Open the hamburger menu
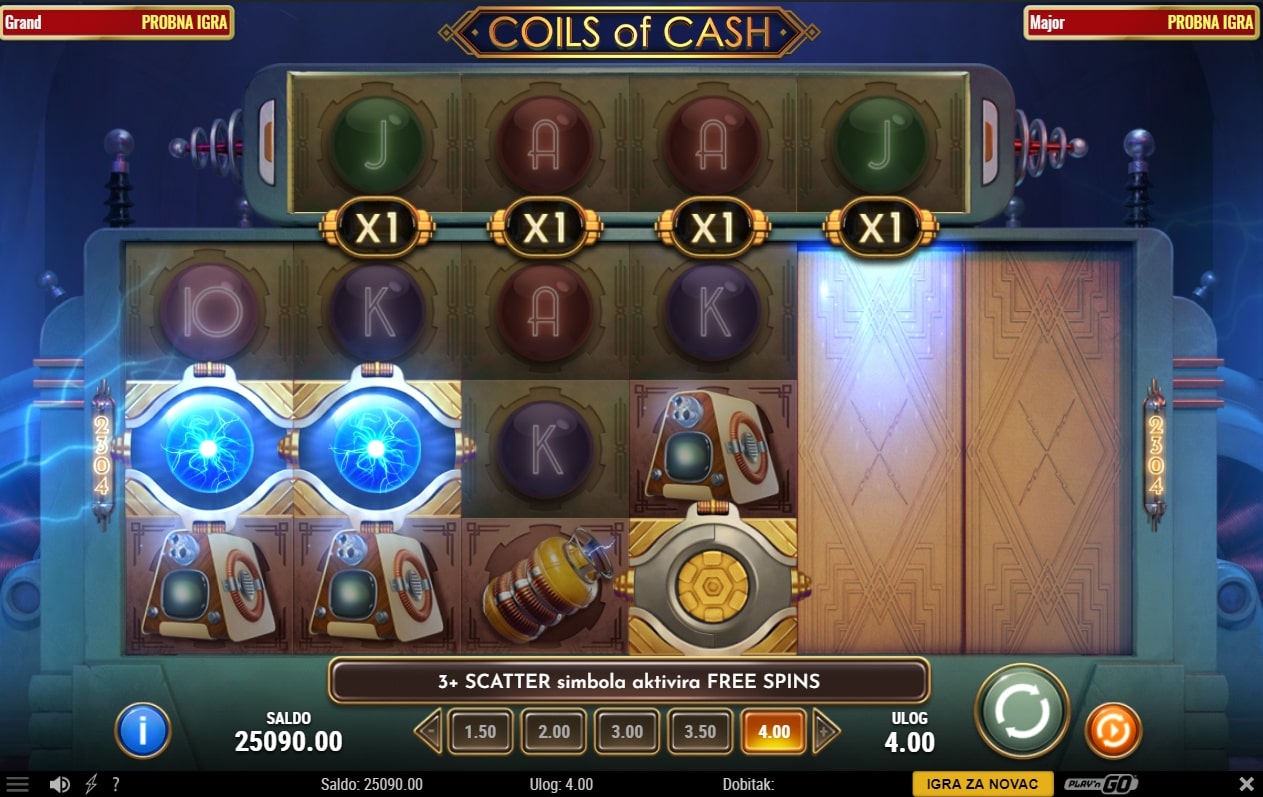1263x797 pixels. (18, 785)
